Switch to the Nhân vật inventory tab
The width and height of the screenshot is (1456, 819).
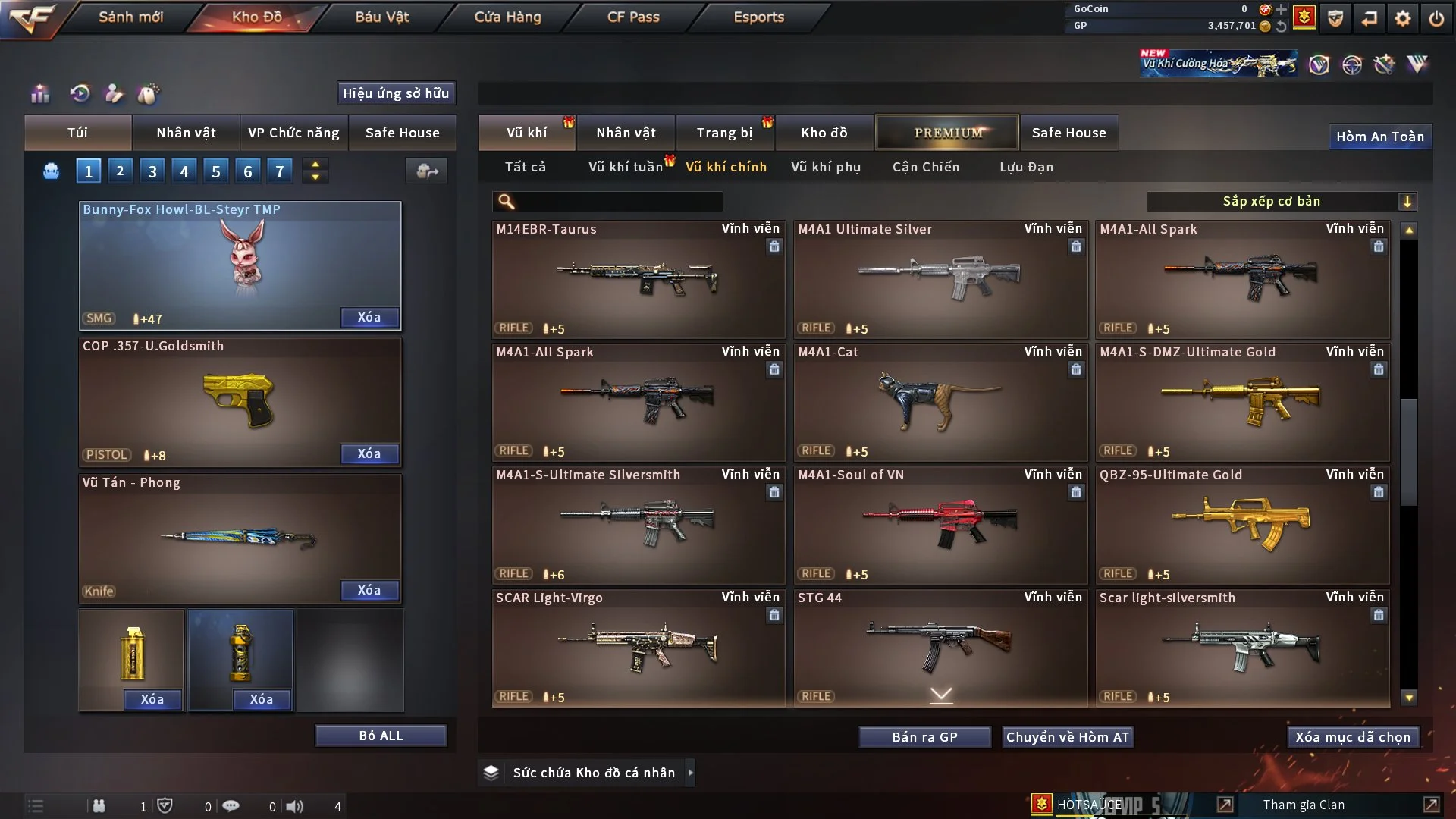[x=626, y=133]
